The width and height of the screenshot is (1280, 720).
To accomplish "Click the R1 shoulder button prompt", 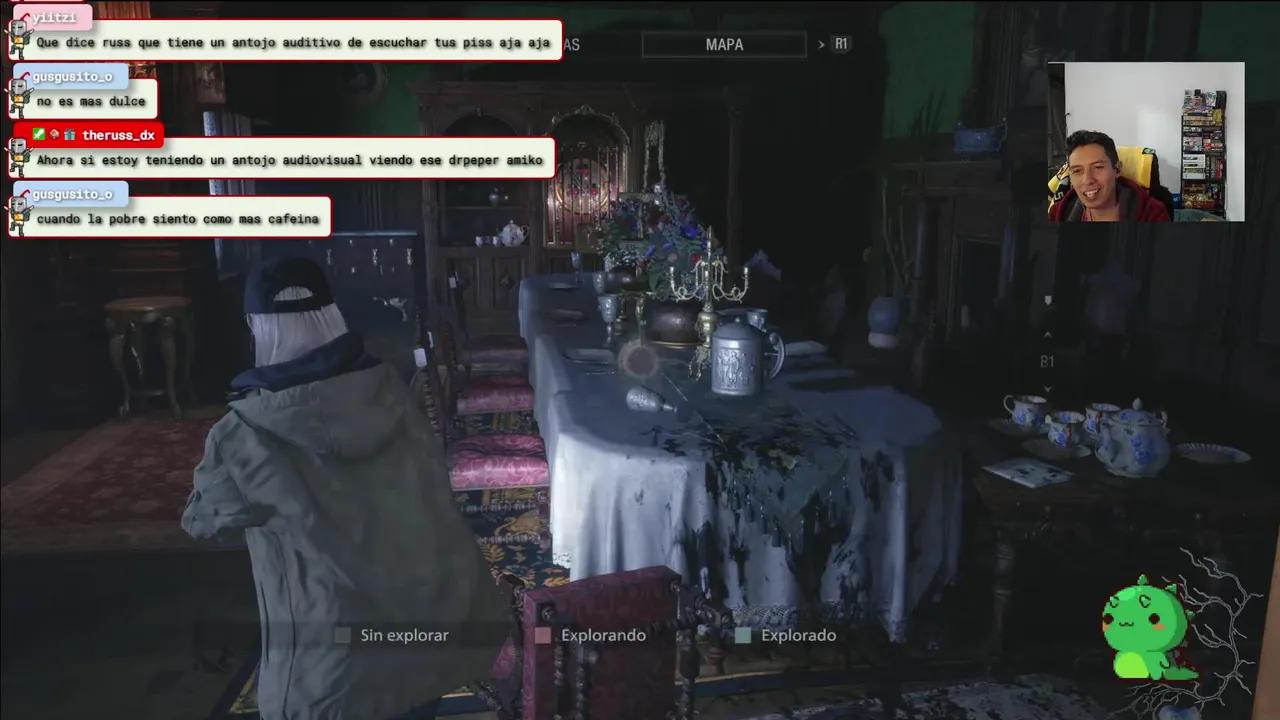I will pos(841,44).
